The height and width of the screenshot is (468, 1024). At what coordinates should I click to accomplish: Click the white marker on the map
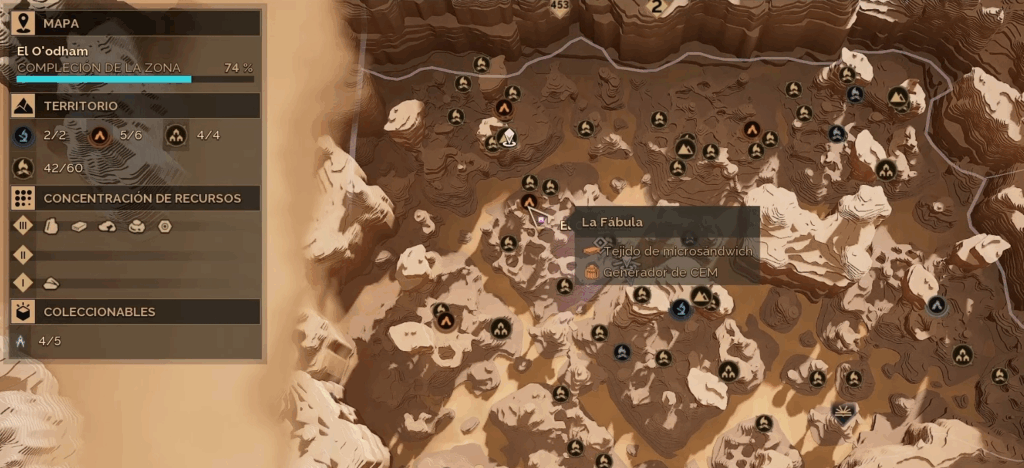[x=508, y=138]
